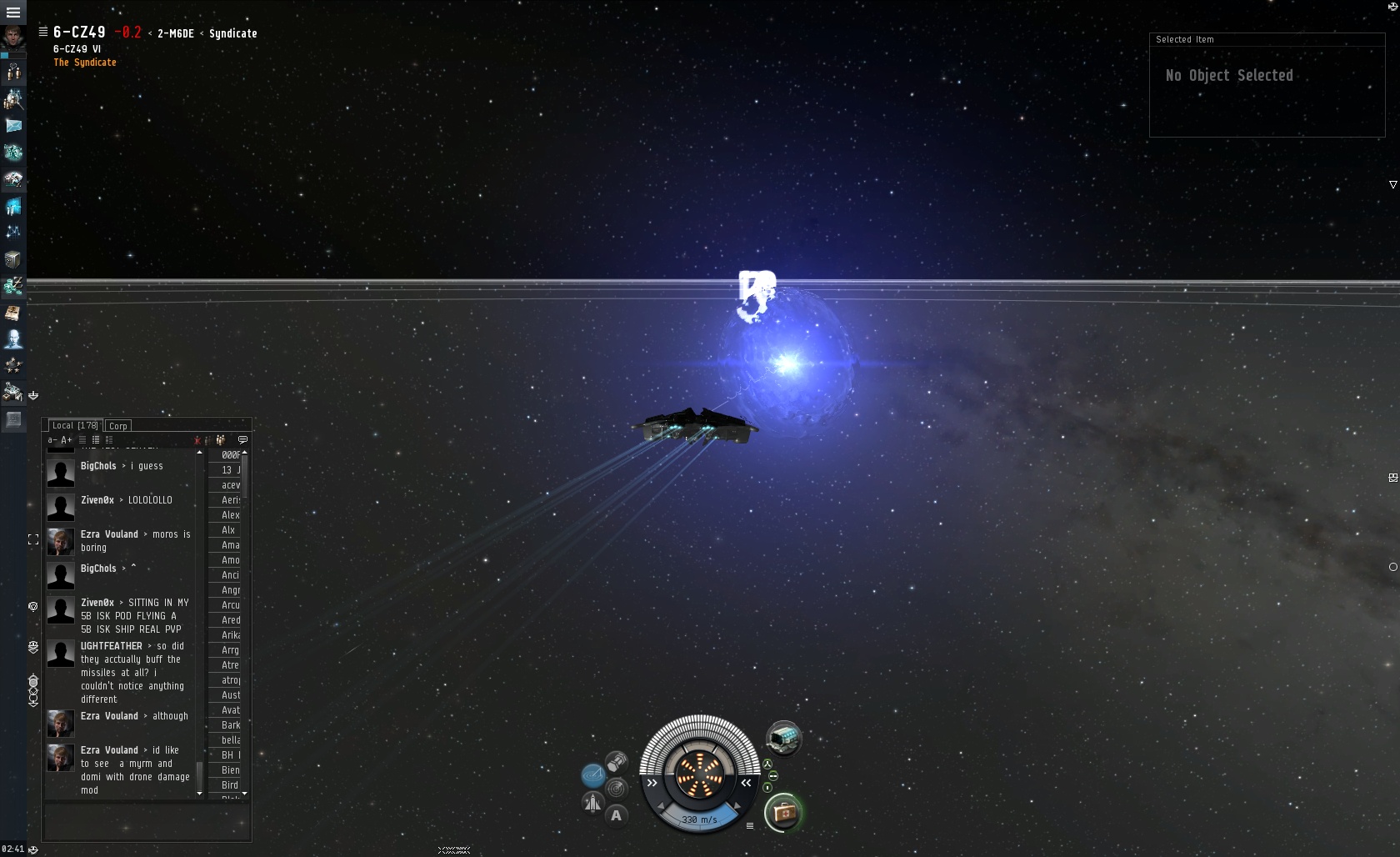This screenshot has width=1400, height=857.
Task: Click the 2-M6DE constellation link
Action: coord(175,33)
